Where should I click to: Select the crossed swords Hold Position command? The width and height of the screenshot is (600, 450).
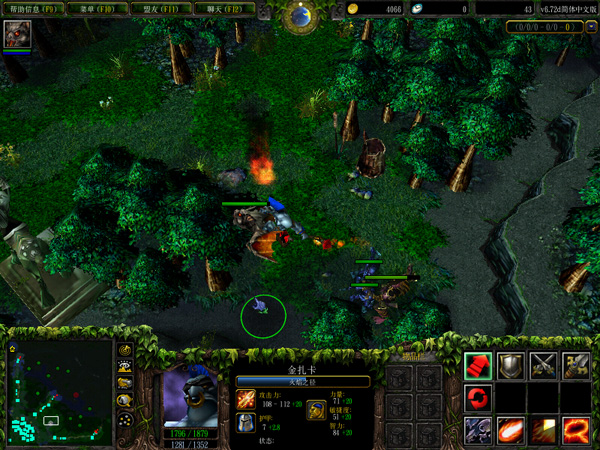544,366
